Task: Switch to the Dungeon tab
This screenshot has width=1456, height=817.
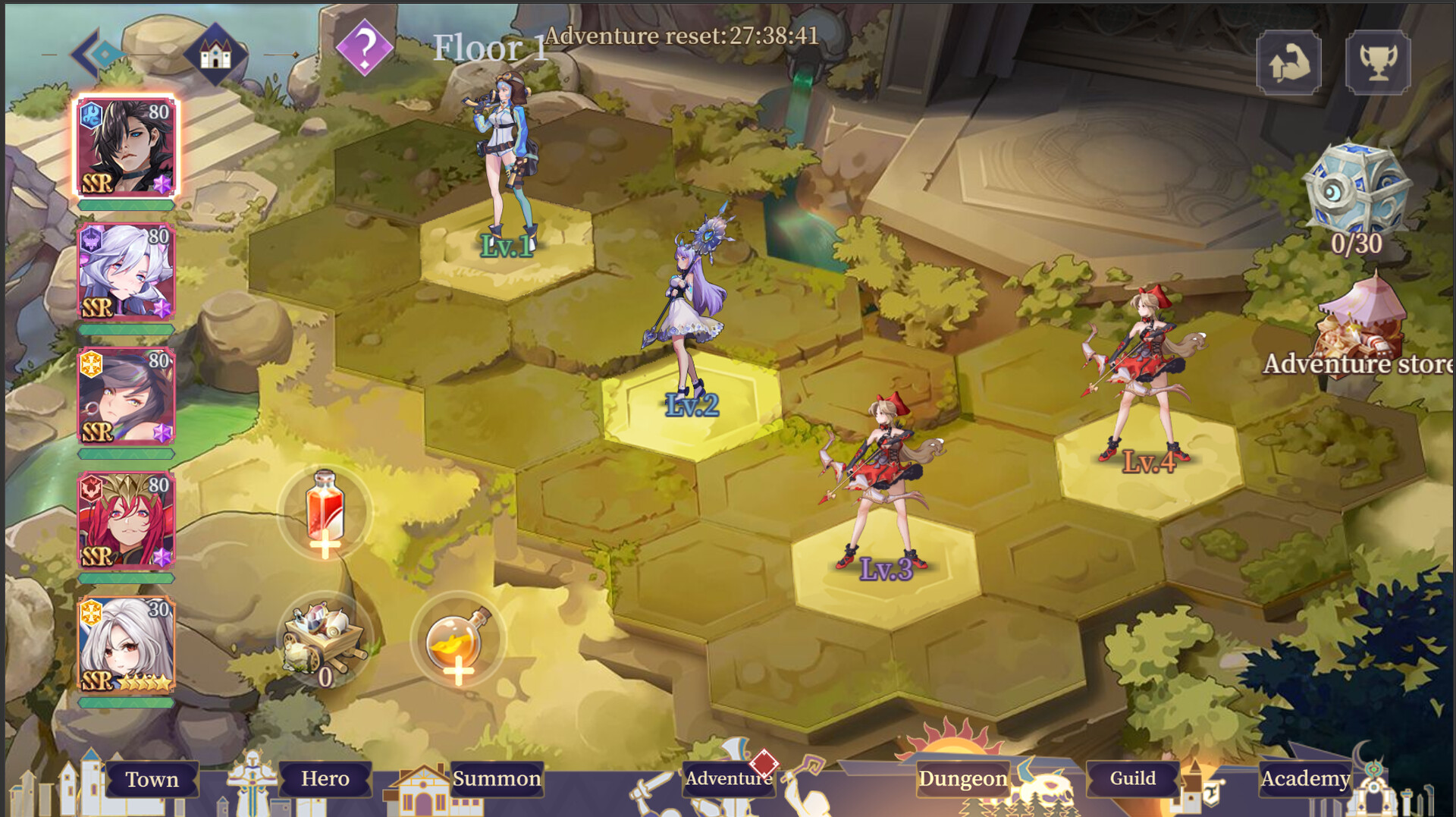Action: tap(962, 778)
